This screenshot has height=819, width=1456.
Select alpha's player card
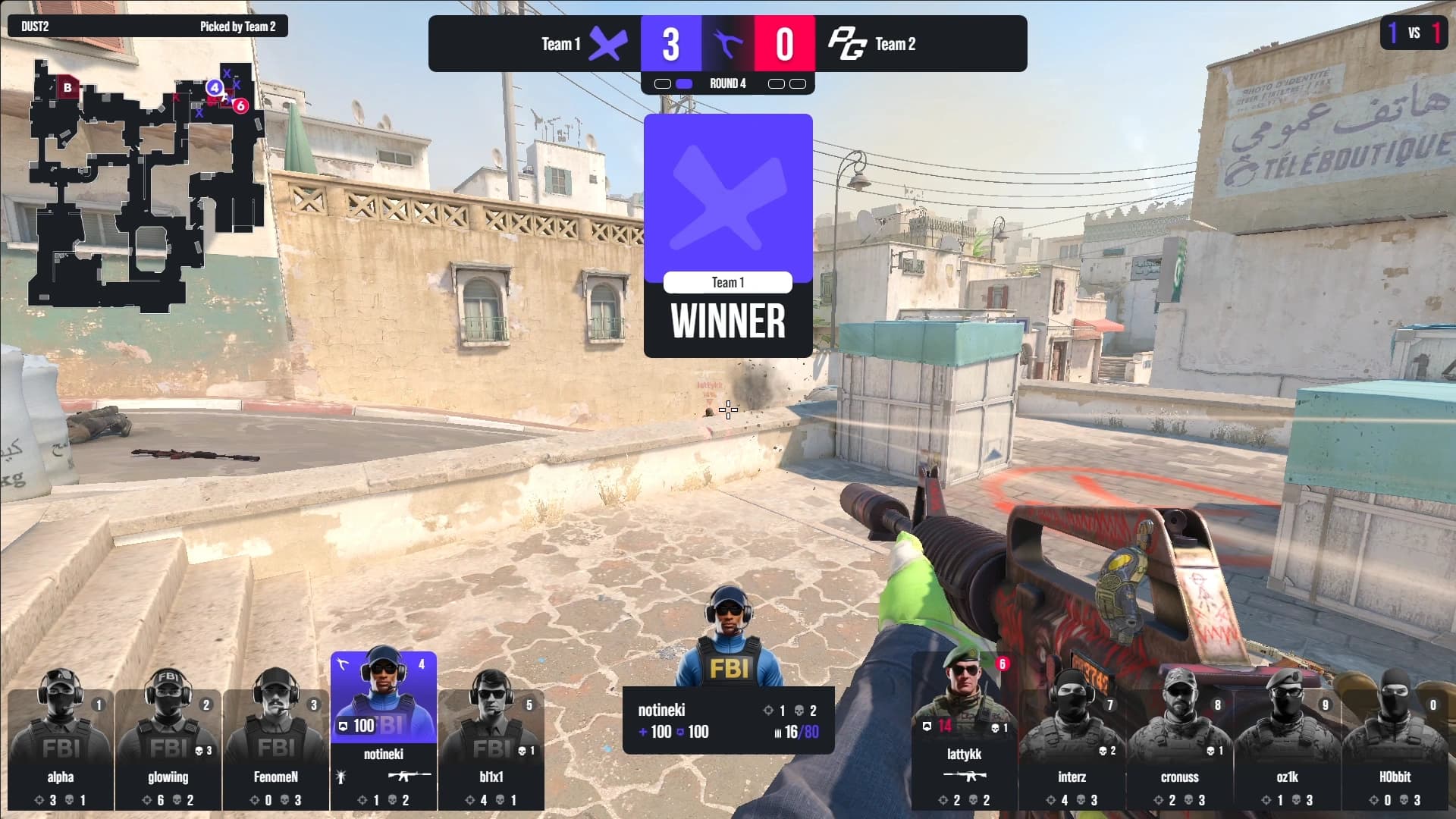[61, 747]
